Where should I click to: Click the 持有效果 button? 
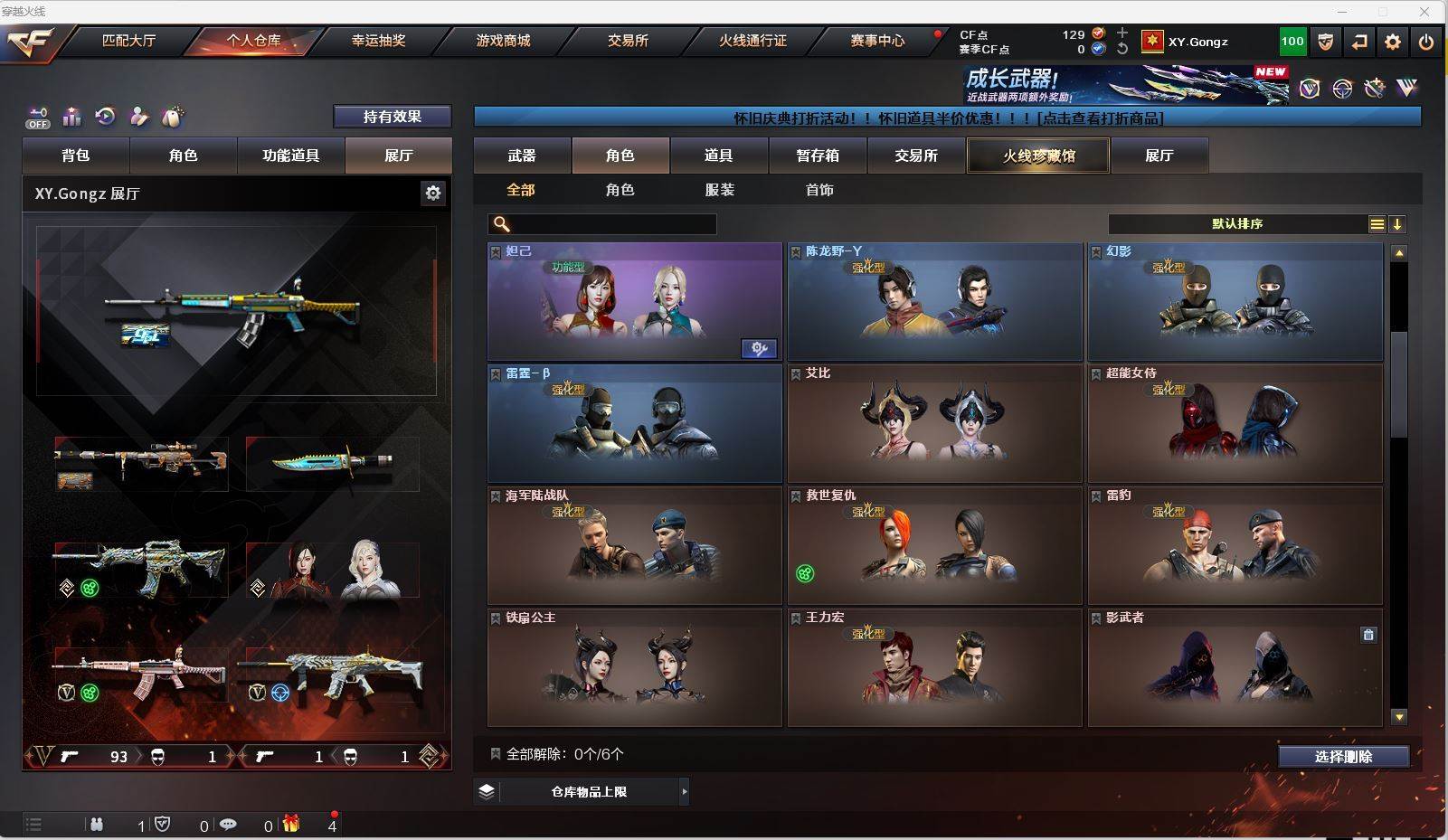[x=393, y=117]
